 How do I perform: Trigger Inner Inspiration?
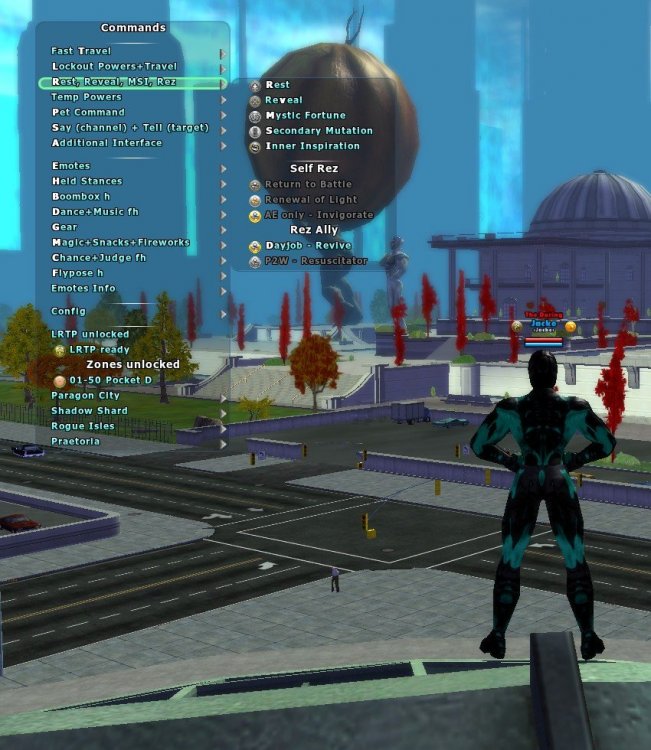[312, 146]
